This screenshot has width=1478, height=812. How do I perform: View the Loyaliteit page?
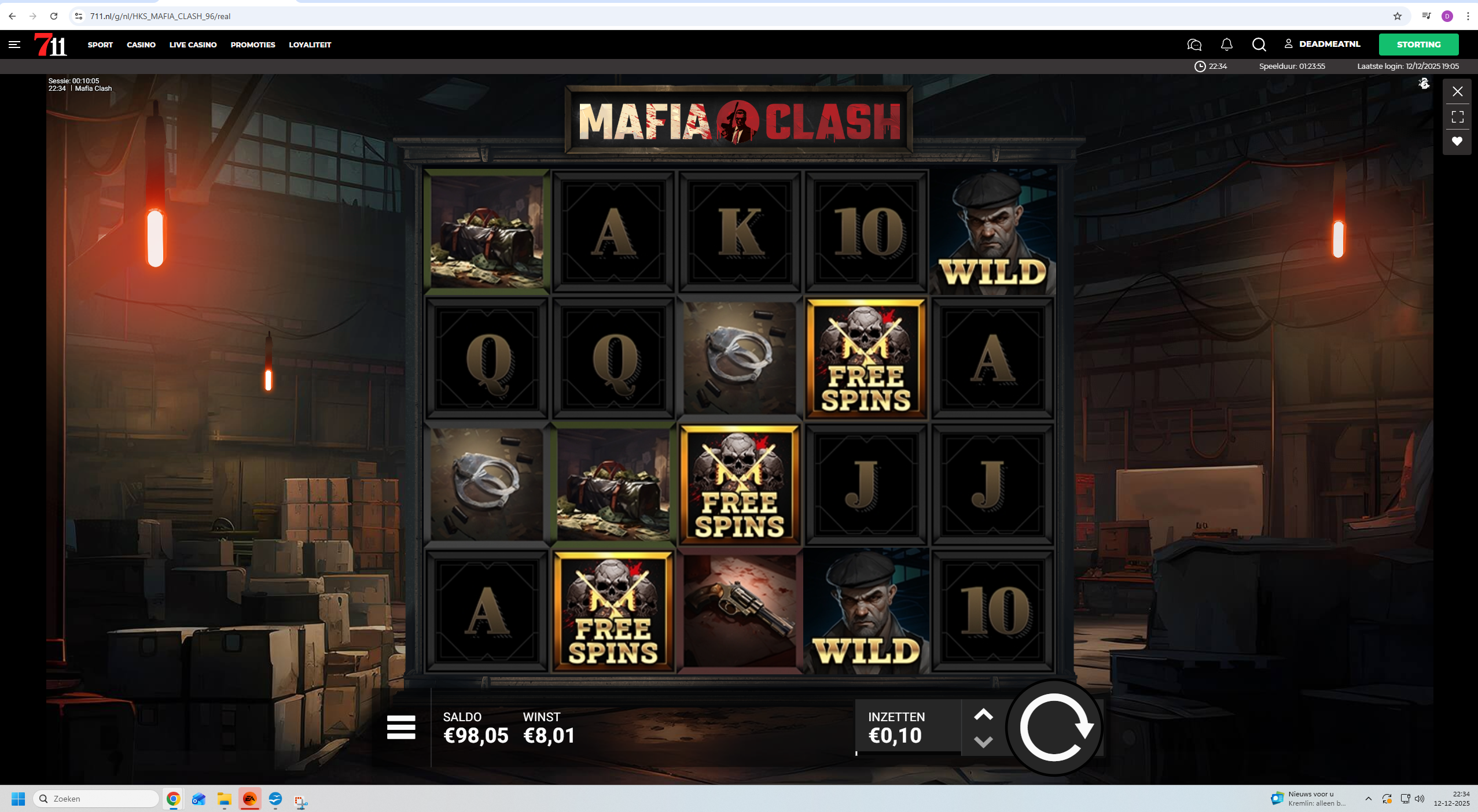310,45
